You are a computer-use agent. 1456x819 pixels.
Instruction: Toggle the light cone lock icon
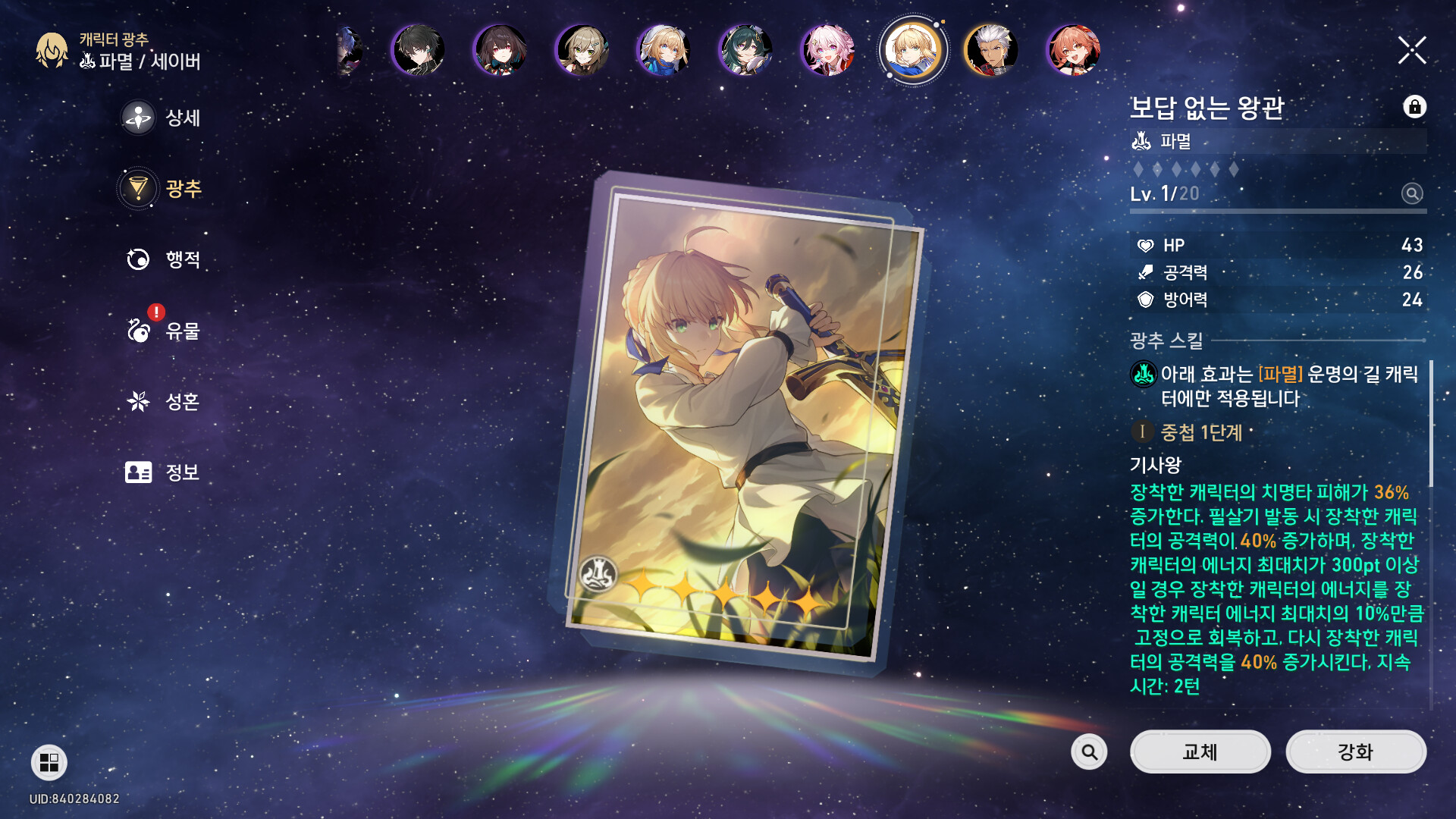pyautogui.click(x=1414, y=107)
